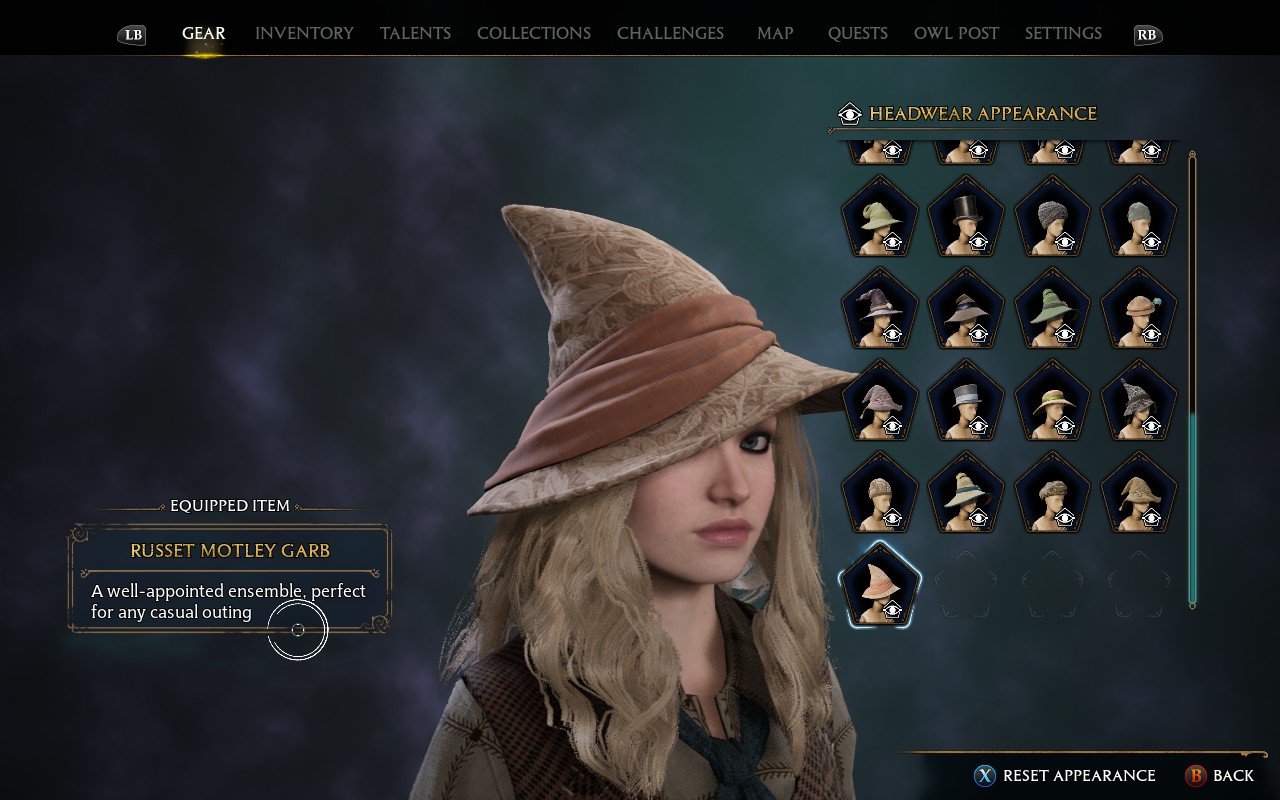
Task: Open the Talents tab
Action: (x=415, y=33)
